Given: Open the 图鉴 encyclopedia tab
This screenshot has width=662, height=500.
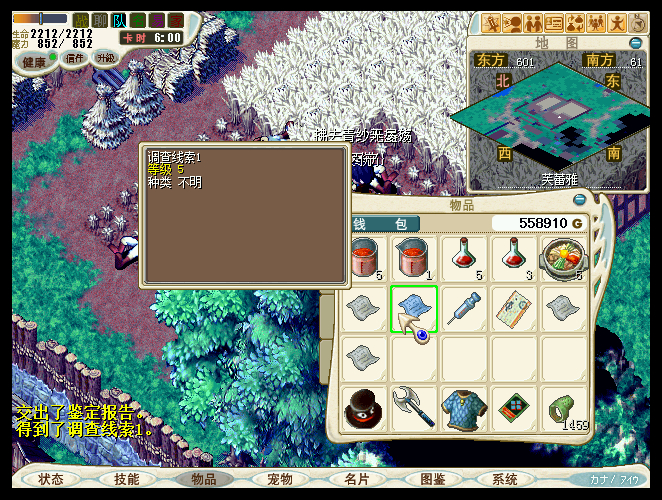Looking at the screenshot, I should tap(433, 479).
